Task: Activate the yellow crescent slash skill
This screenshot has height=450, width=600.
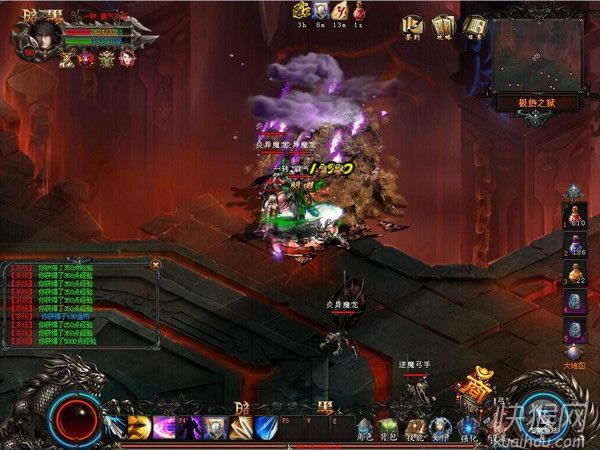Action: point(138,427)
